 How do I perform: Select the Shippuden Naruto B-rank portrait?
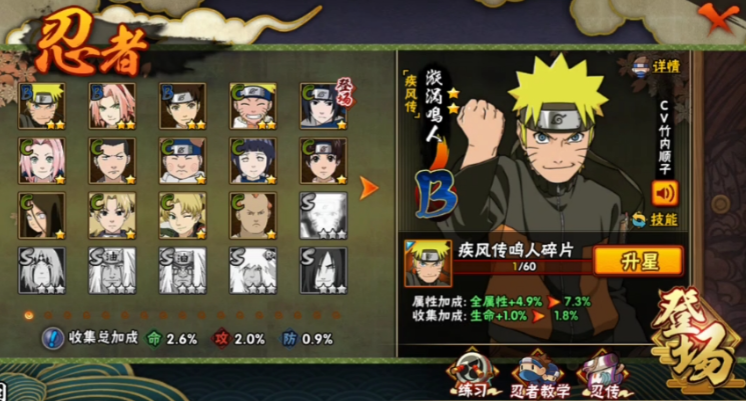[x=42, y=105]
